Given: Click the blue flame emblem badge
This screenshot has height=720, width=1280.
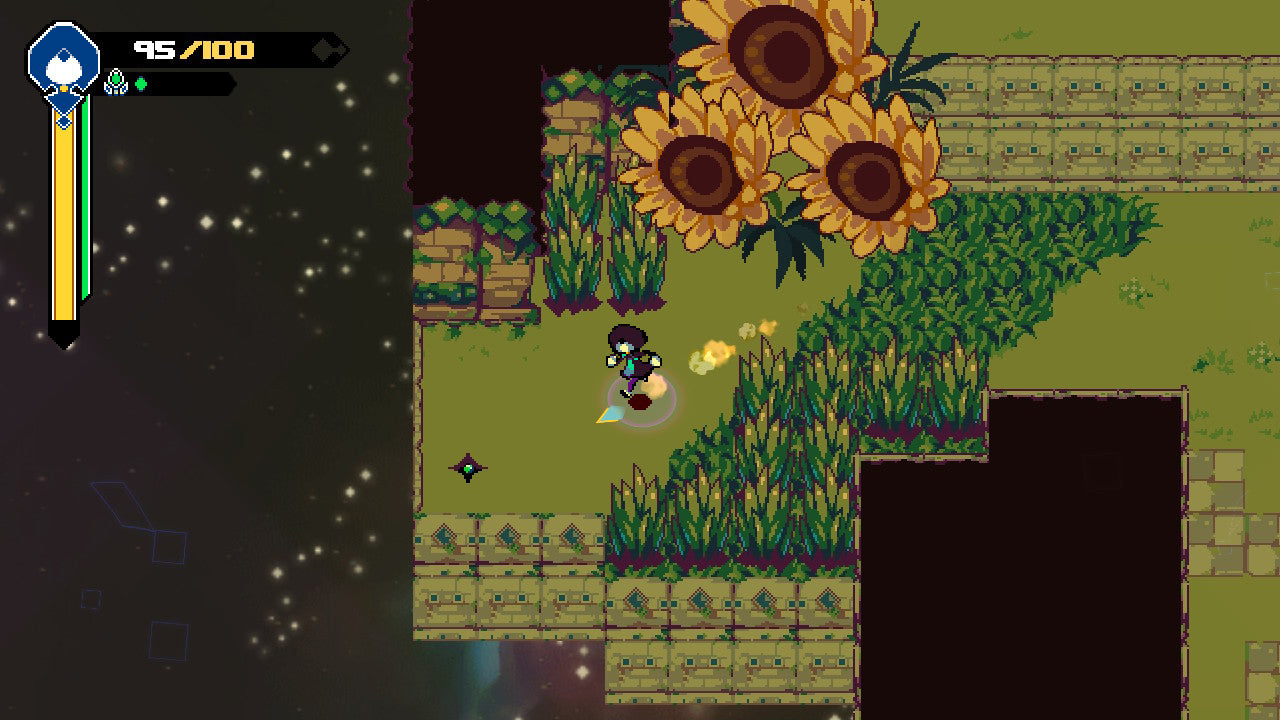Looking at the screenshot, I should click(x=63, y=59).
